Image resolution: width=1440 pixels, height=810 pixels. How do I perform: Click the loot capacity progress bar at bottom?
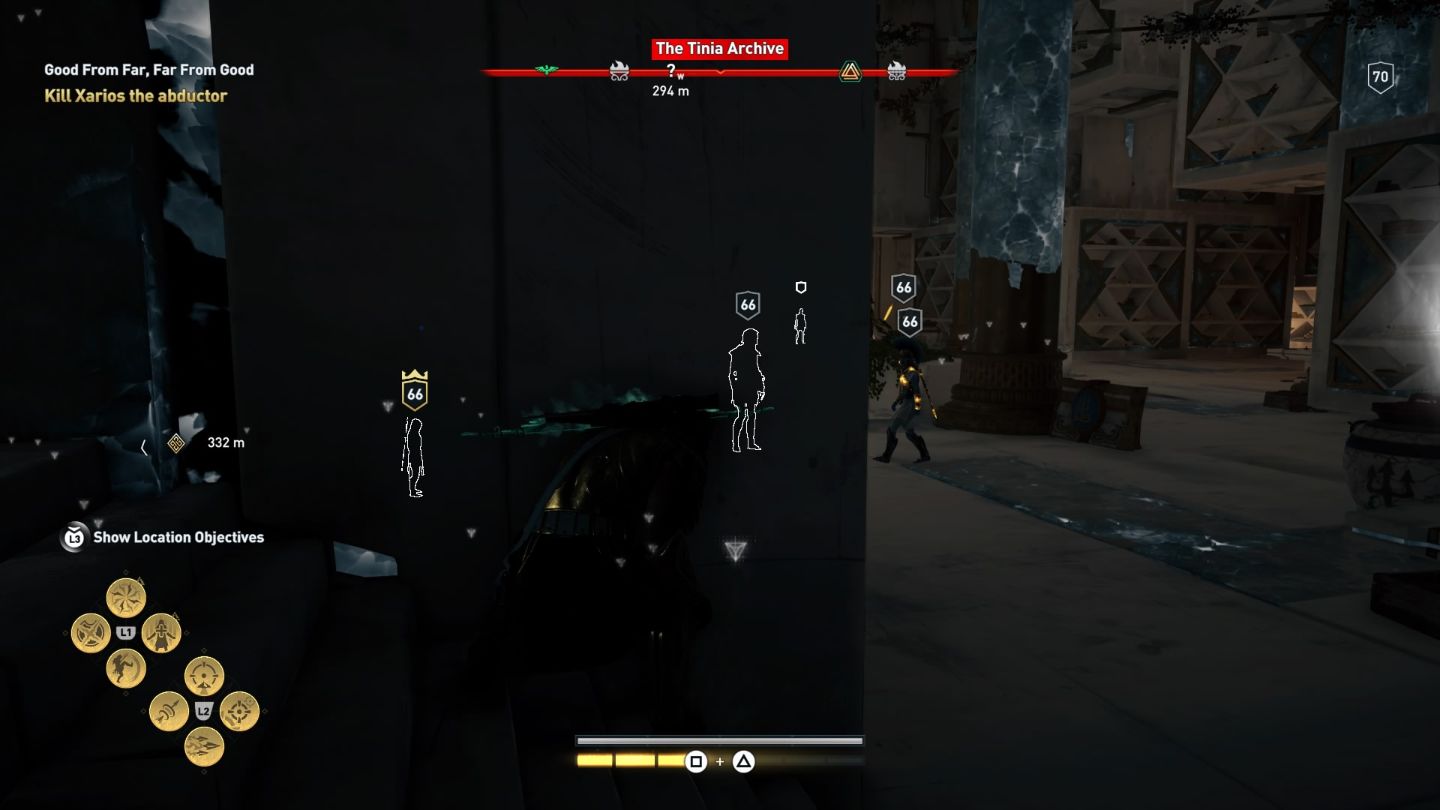pos(718,740)
